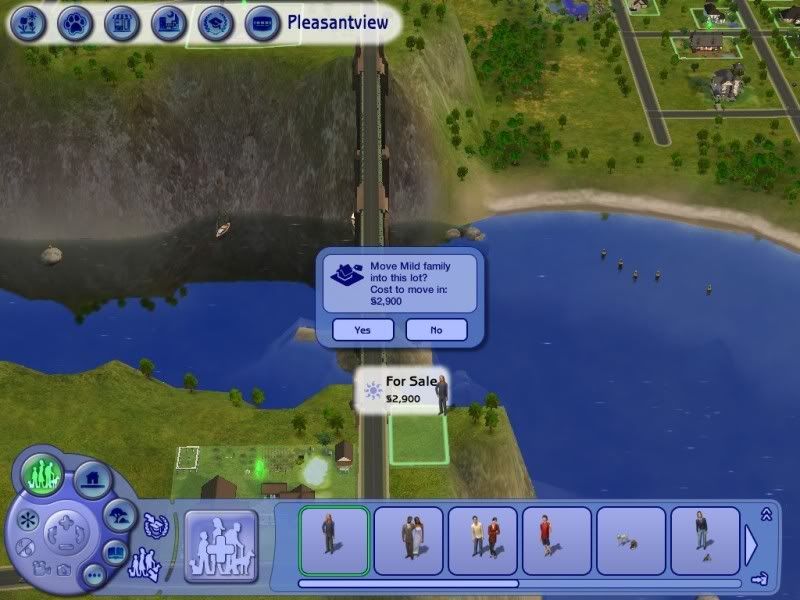
Task: Click the neighborhood chooser button beside Pleasantview
Action: (262, 22)
